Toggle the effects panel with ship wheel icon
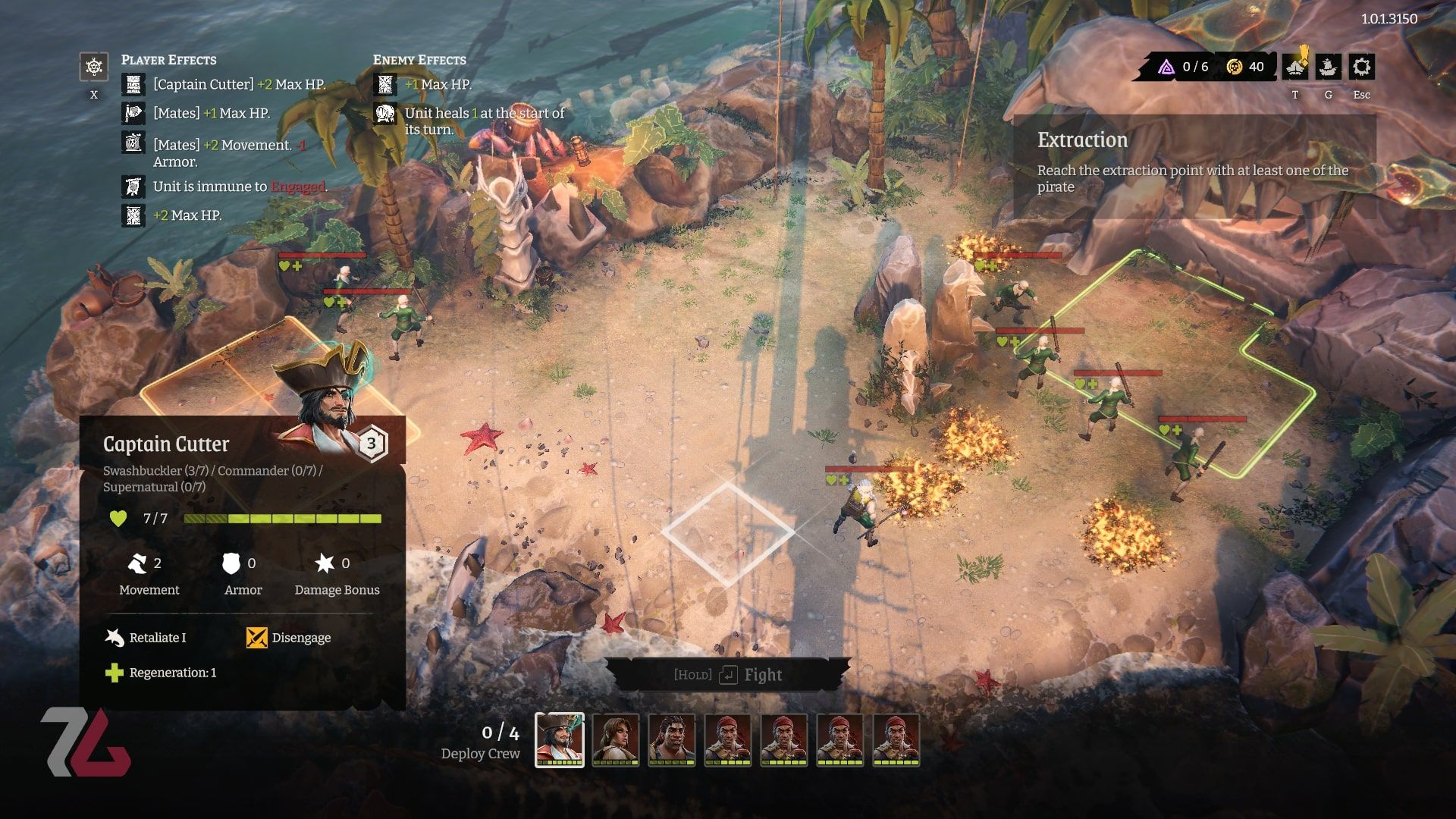Image resolution: width=1456 pixels, height=819 pixels. 94,67
